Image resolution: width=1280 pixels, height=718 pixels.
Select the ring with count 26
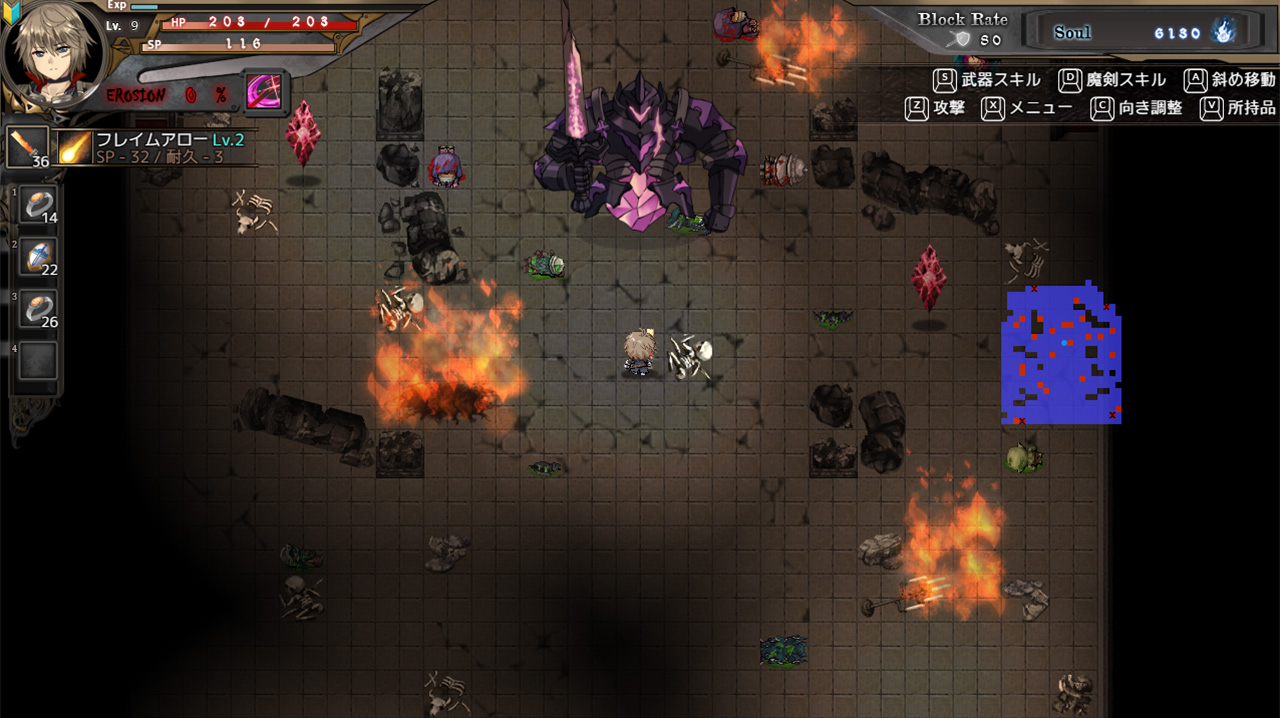39,309
